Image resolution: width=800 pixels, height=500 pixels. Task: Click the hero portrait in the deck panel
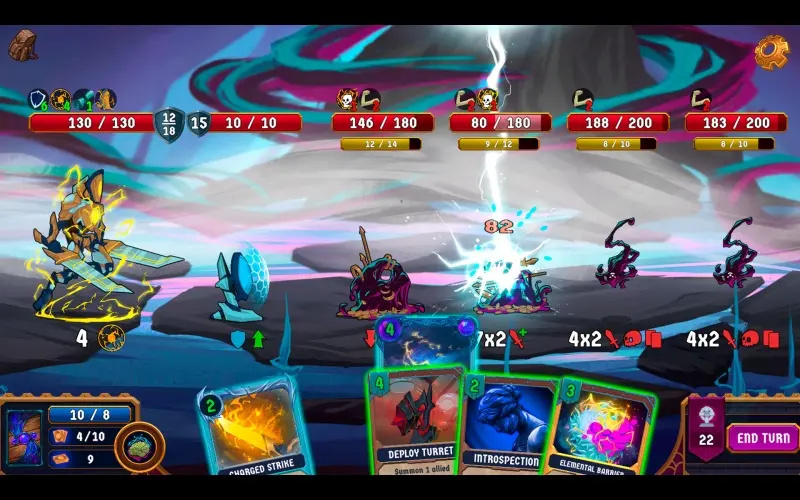point(25,438)
